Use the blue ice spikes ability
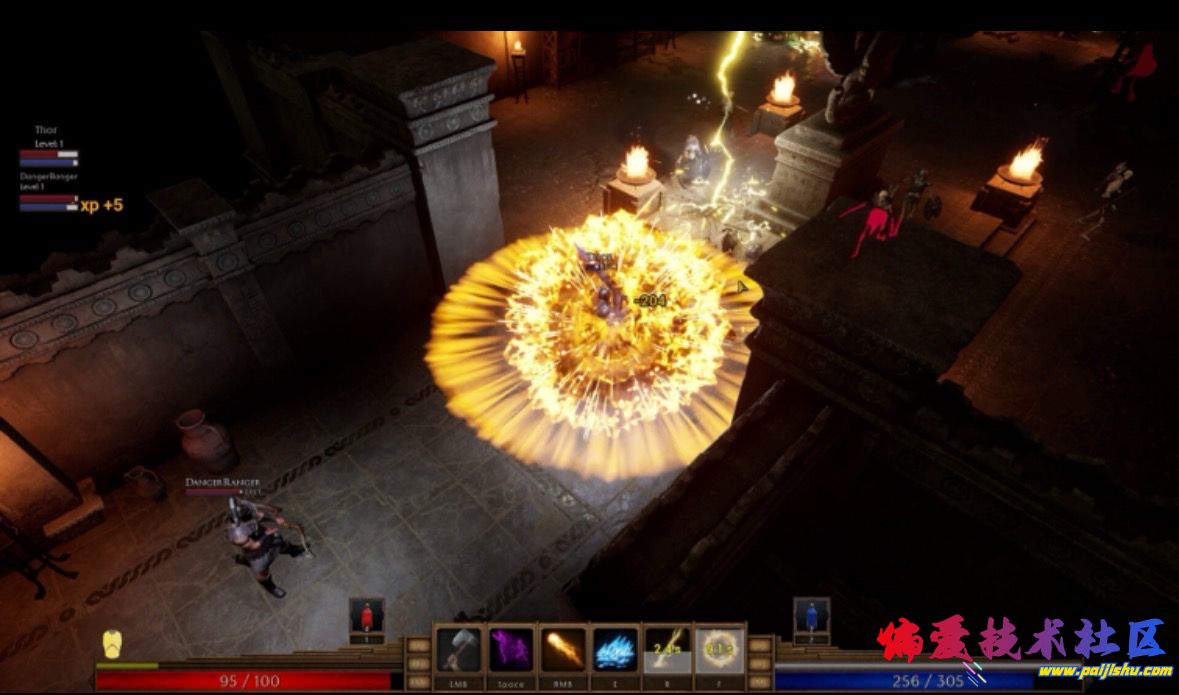The height and width of the screenshot is (695, 1179). (616, 650)
